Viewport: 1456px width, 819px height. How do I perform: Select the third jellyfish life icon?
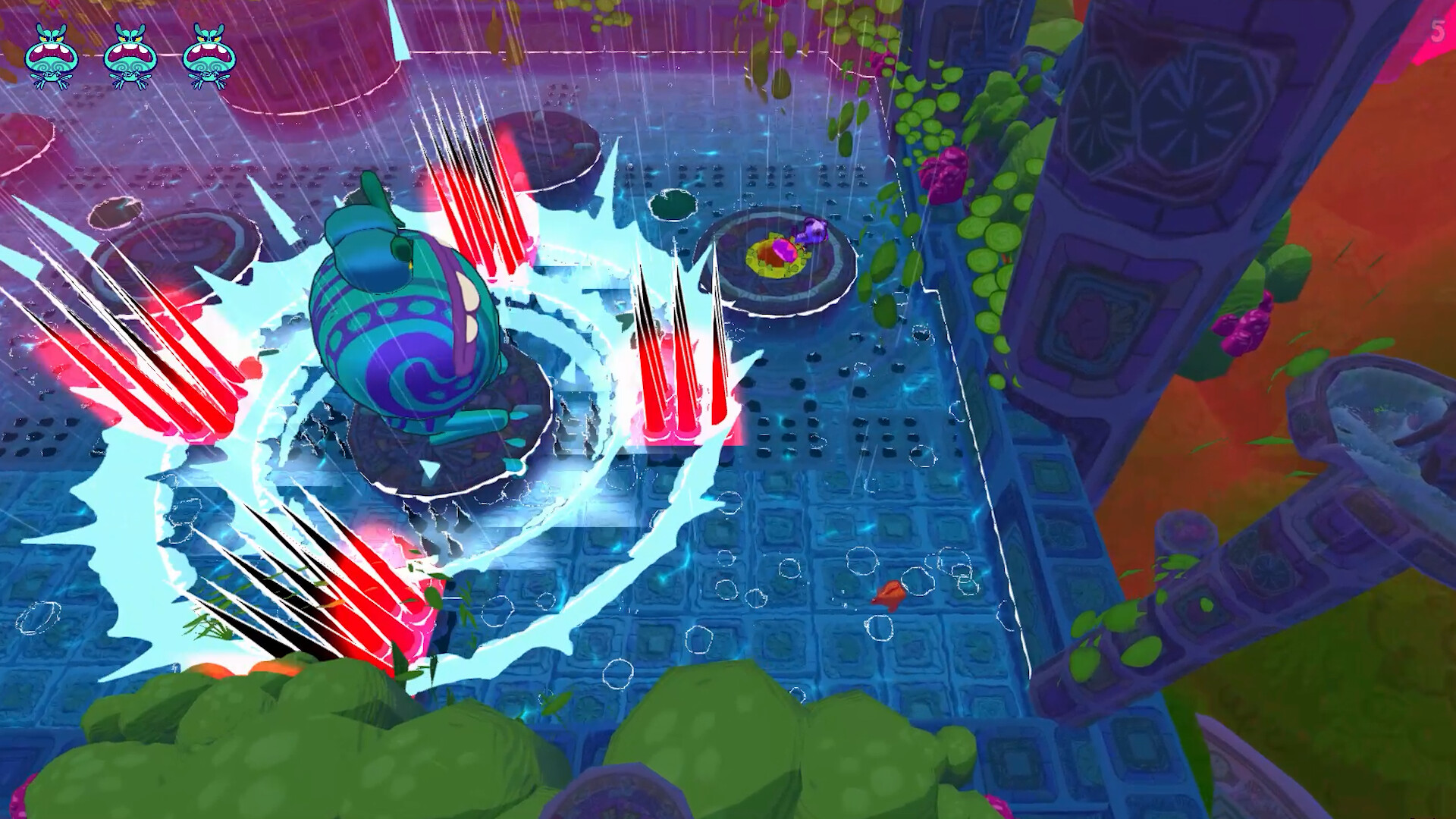click(212, 53)
